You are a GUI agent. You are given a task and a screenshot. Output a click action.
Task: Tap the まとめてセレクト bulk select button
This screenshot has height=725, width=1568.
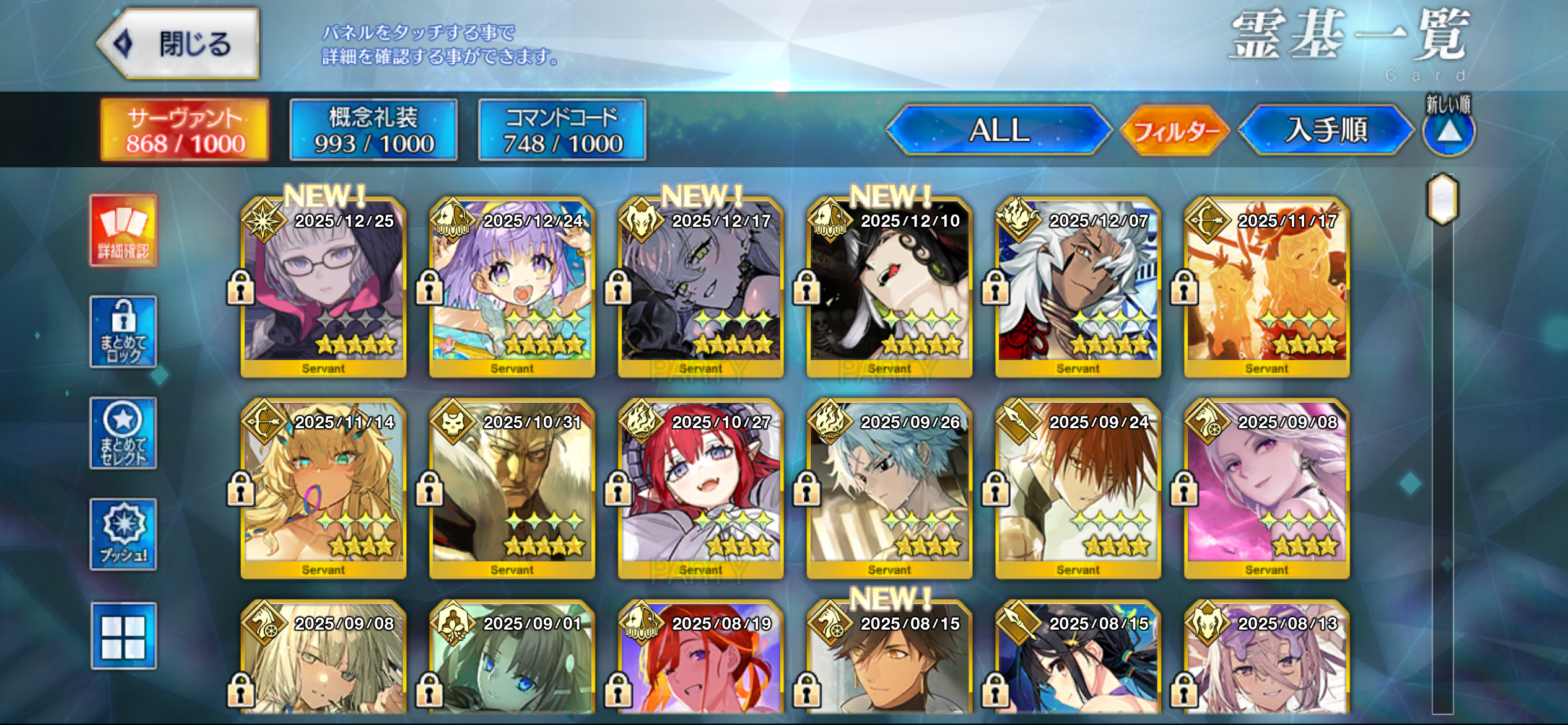pyautogui.click(x=123, y=433)
